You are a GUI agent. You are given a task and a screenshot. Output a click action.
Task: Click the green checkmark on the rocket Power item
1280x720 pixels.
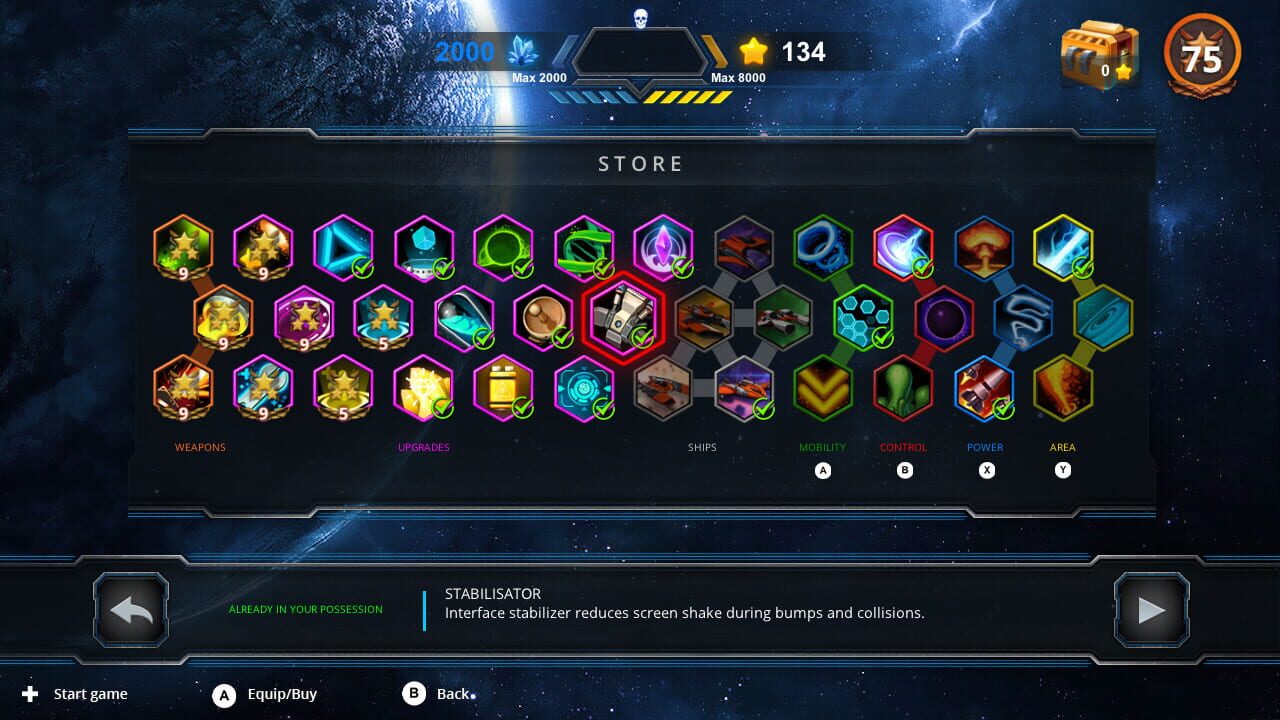click(x=1005, y=409)
